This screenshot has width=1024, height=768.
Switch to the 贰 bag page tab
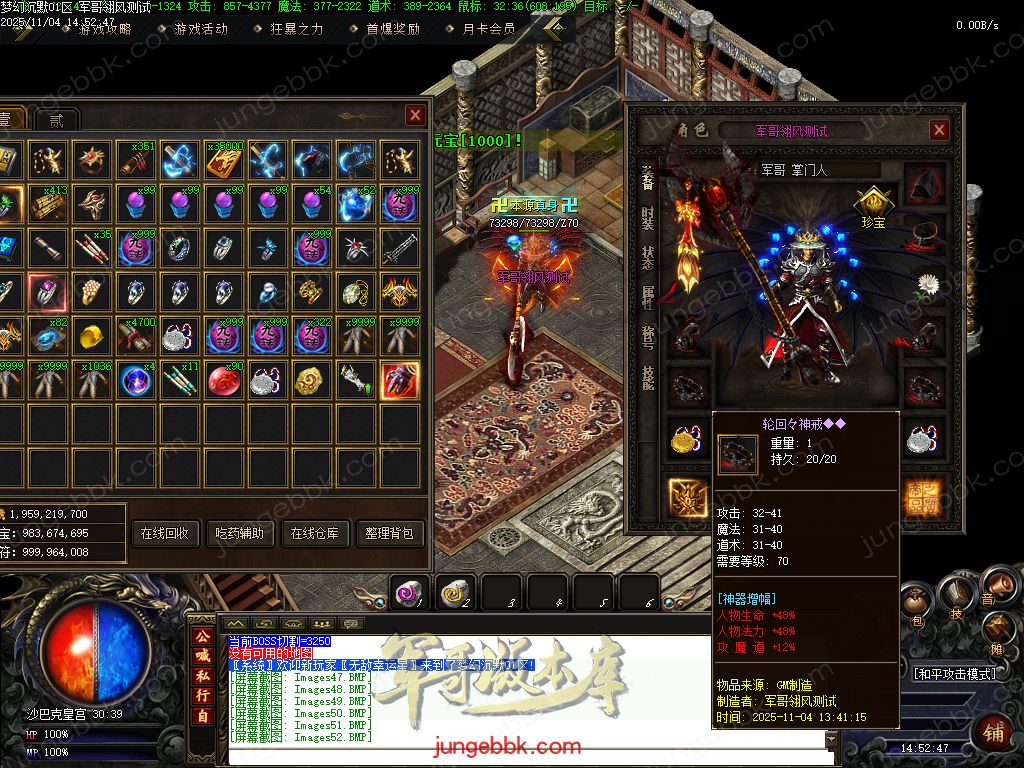[56, 121]
